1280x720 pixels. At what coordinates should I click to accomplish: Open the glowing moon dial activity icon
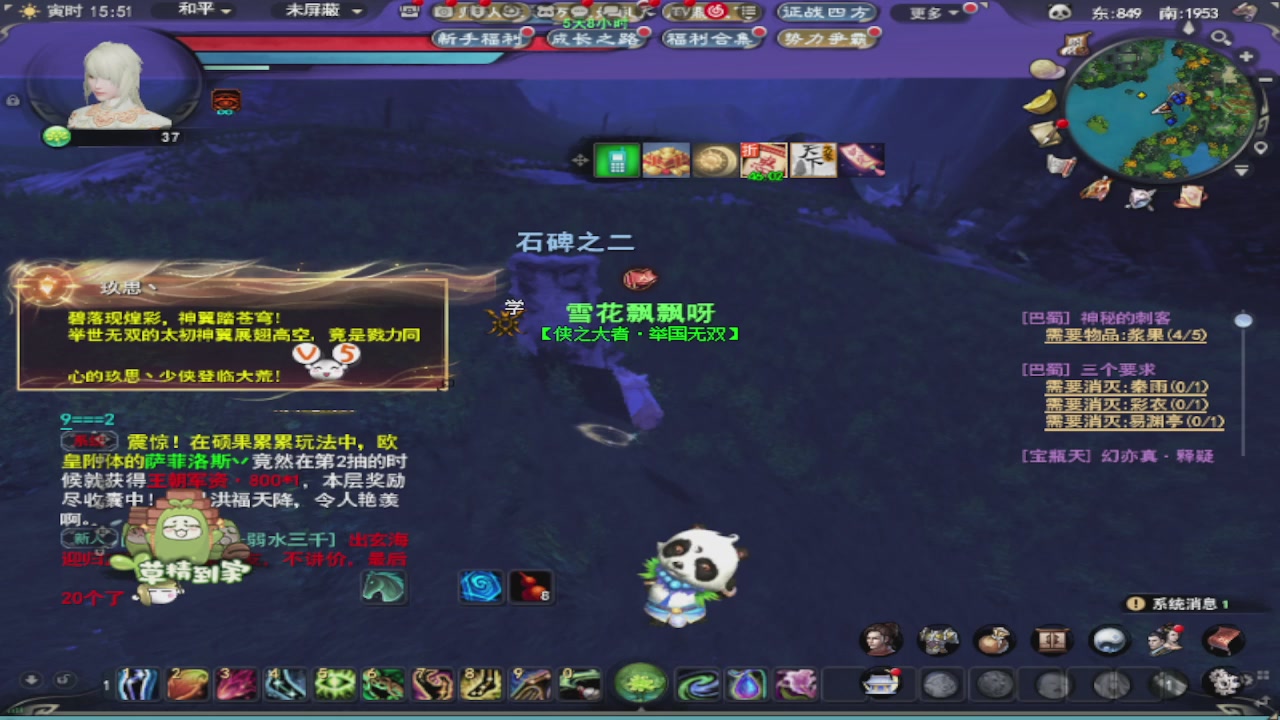pyautogui.click(x=713, y=160)
